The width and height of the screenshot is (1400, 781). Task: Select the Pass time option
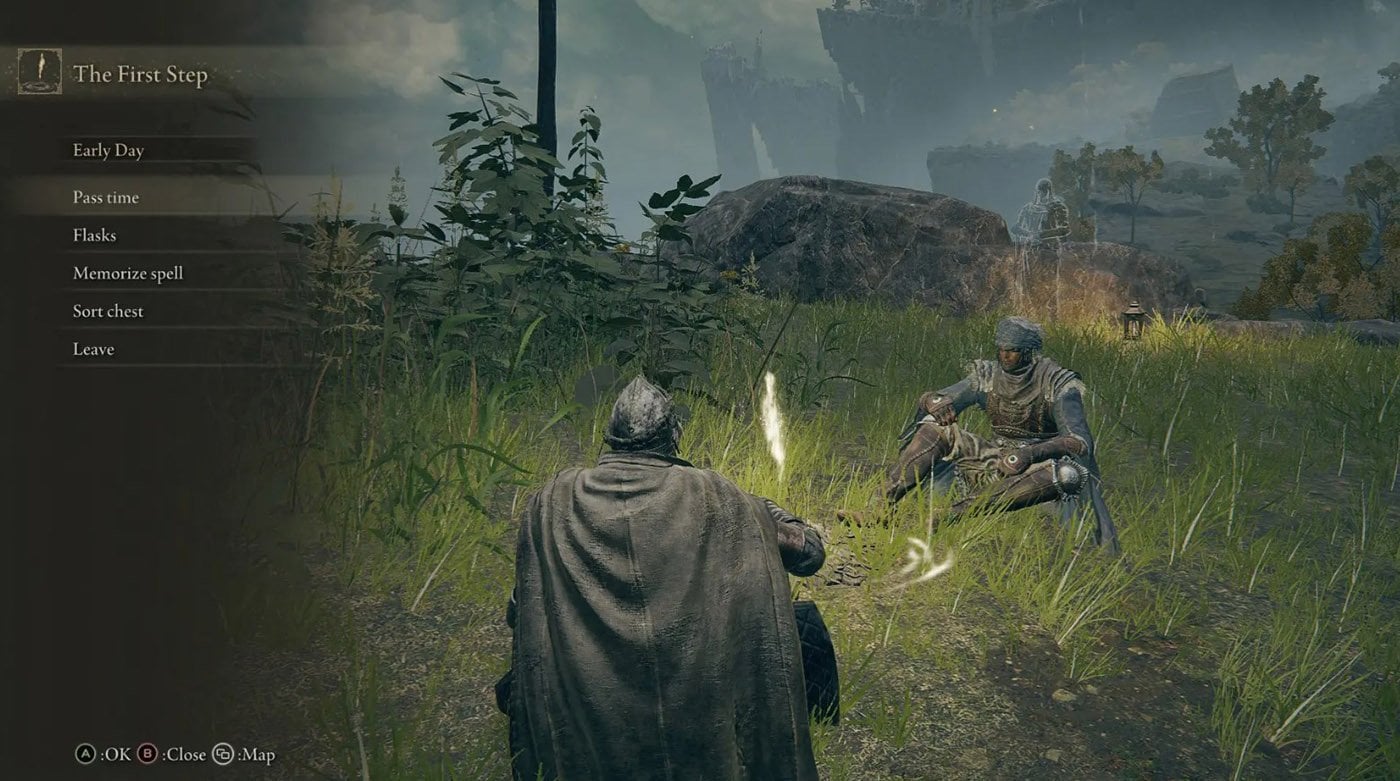(106, 197)
